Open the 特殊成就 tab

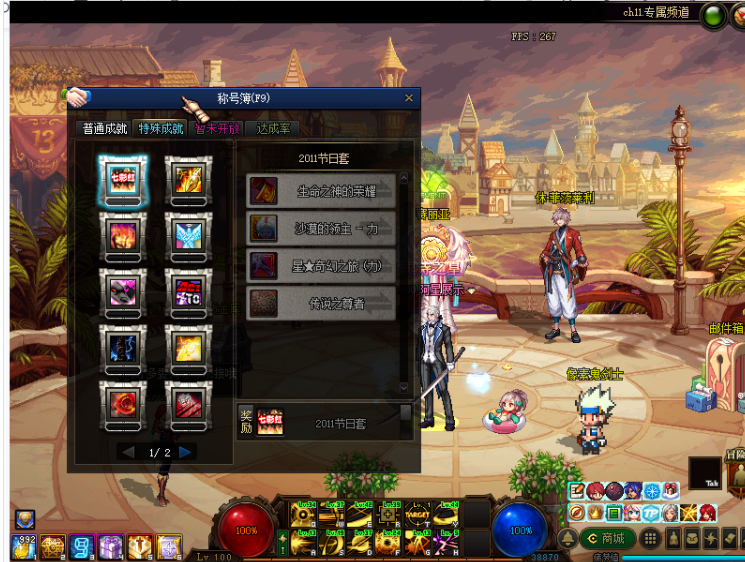[161, 129]
